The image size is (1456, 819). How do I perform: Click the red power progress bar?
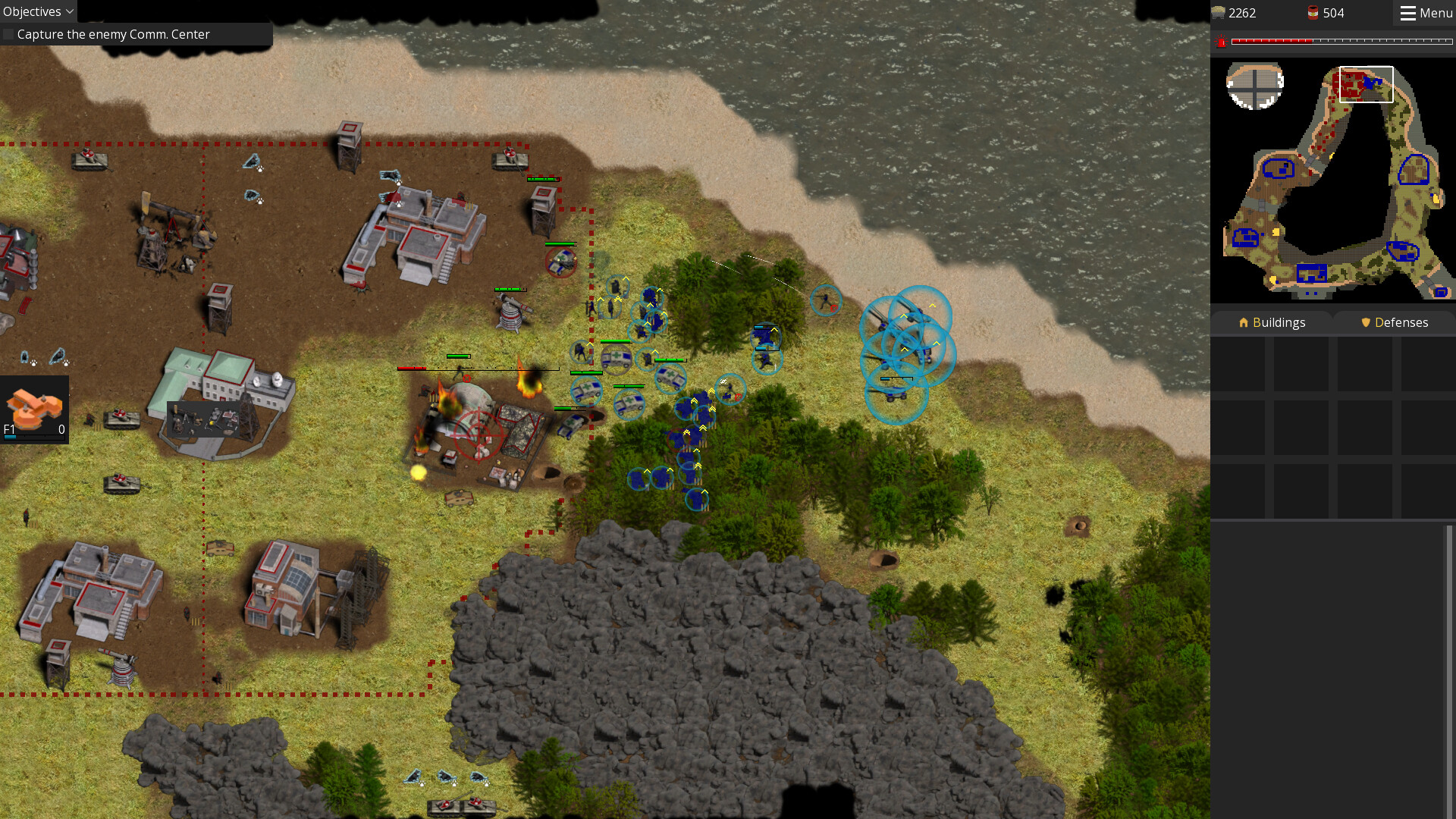pos(1342,42)
